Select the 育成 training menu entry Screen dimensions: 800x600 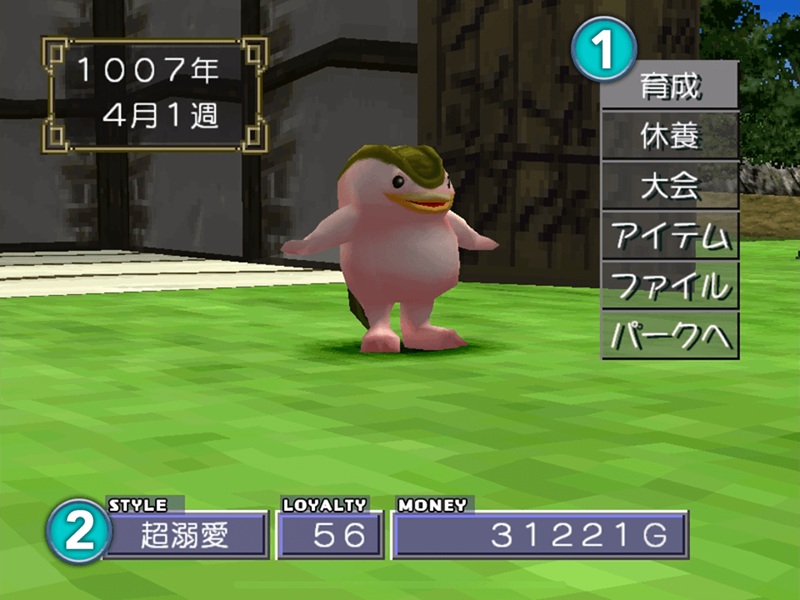670,85
